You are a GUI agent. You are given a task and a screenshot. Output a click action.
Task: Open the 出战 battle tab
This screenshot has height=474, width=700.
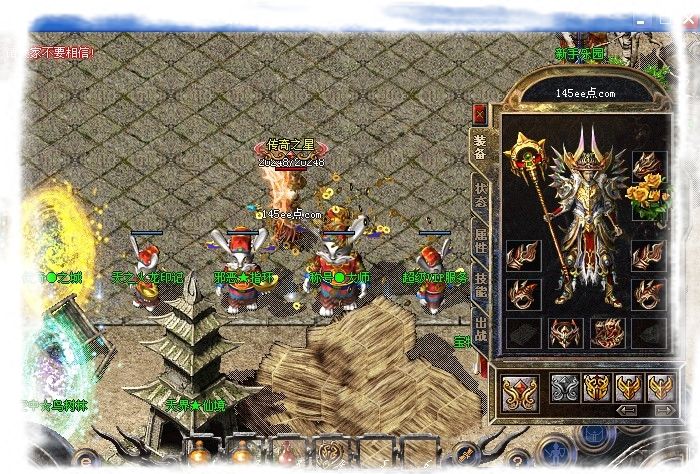click(480, 330)
